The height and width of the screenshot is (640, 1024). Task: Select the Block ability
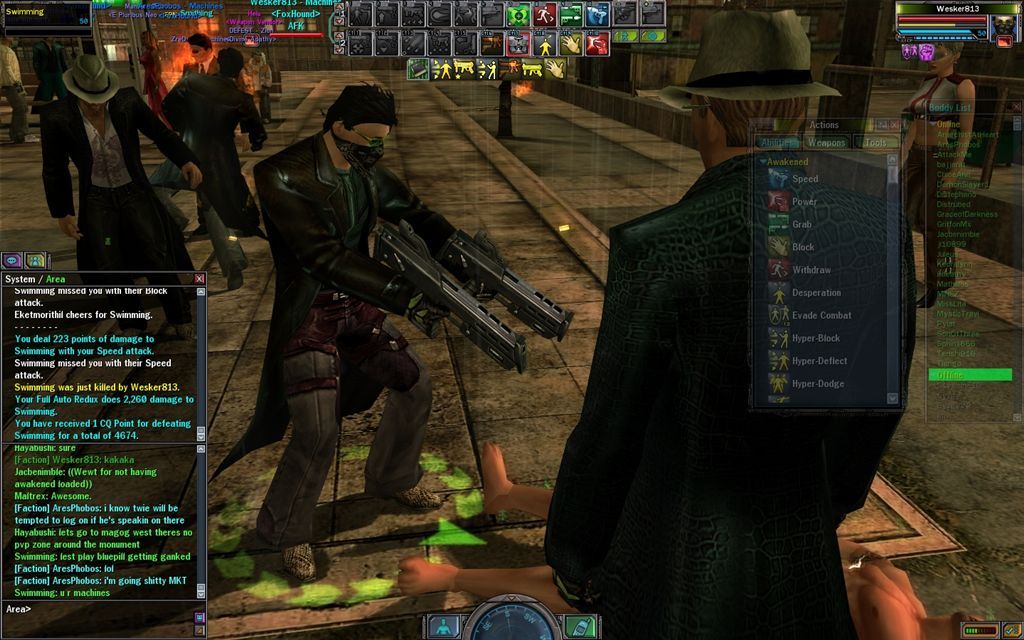(x=803, y=248)
